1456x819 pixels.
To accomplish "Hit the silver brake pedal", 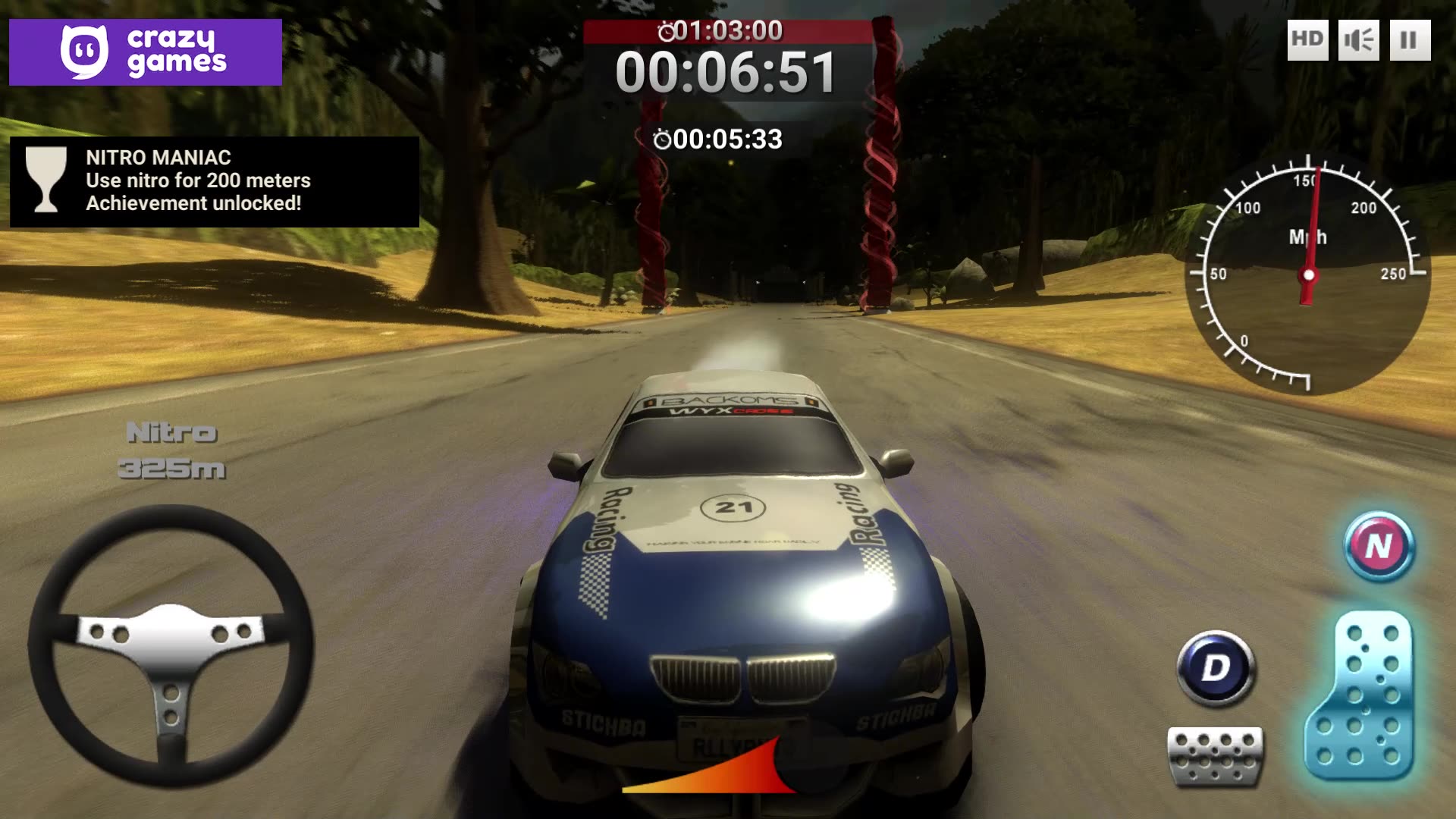I will coord(1216,755).
